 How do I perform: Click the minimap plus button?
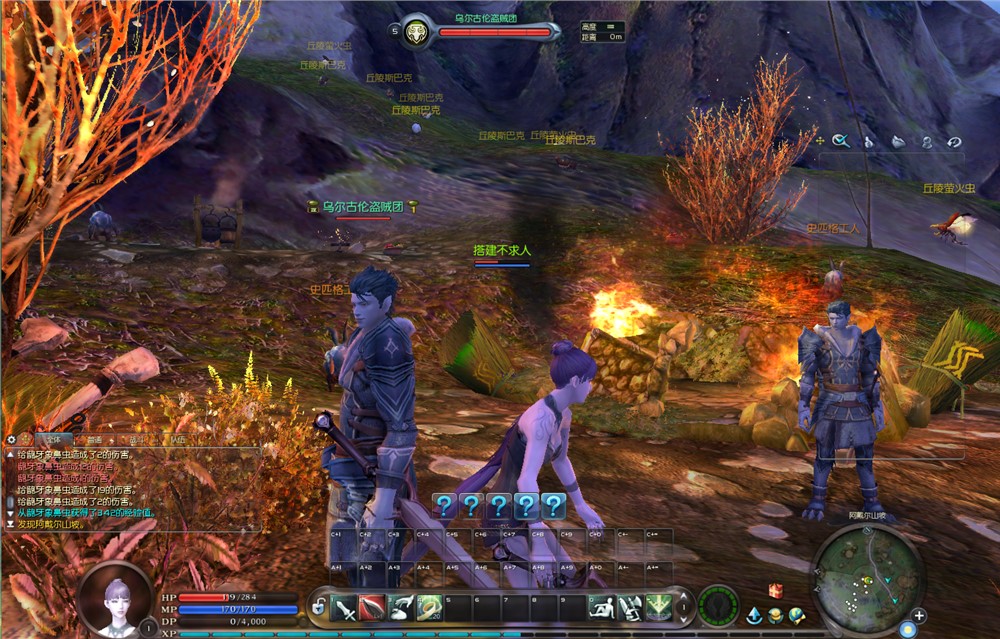point(918,615)
